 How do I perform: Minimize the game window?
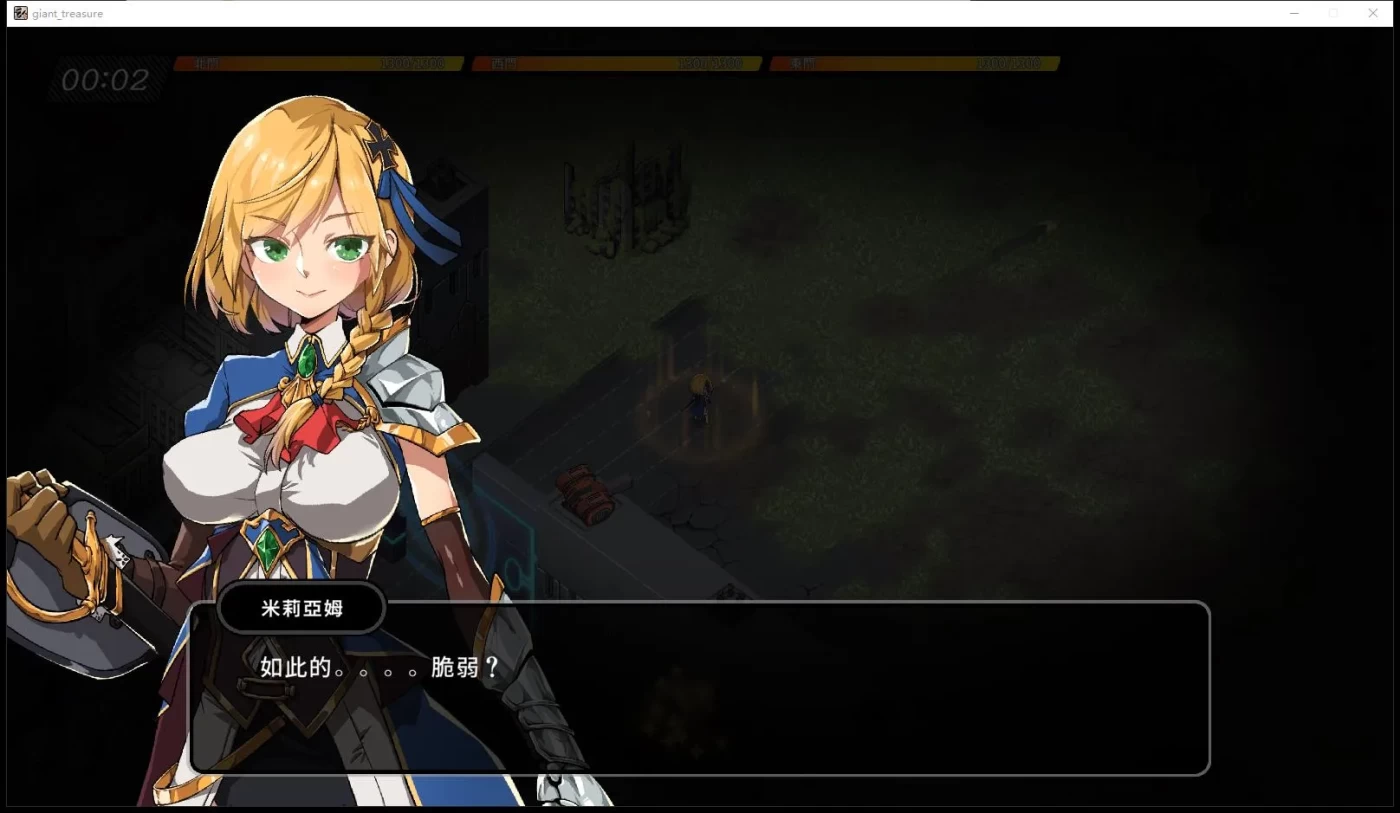1295,13
